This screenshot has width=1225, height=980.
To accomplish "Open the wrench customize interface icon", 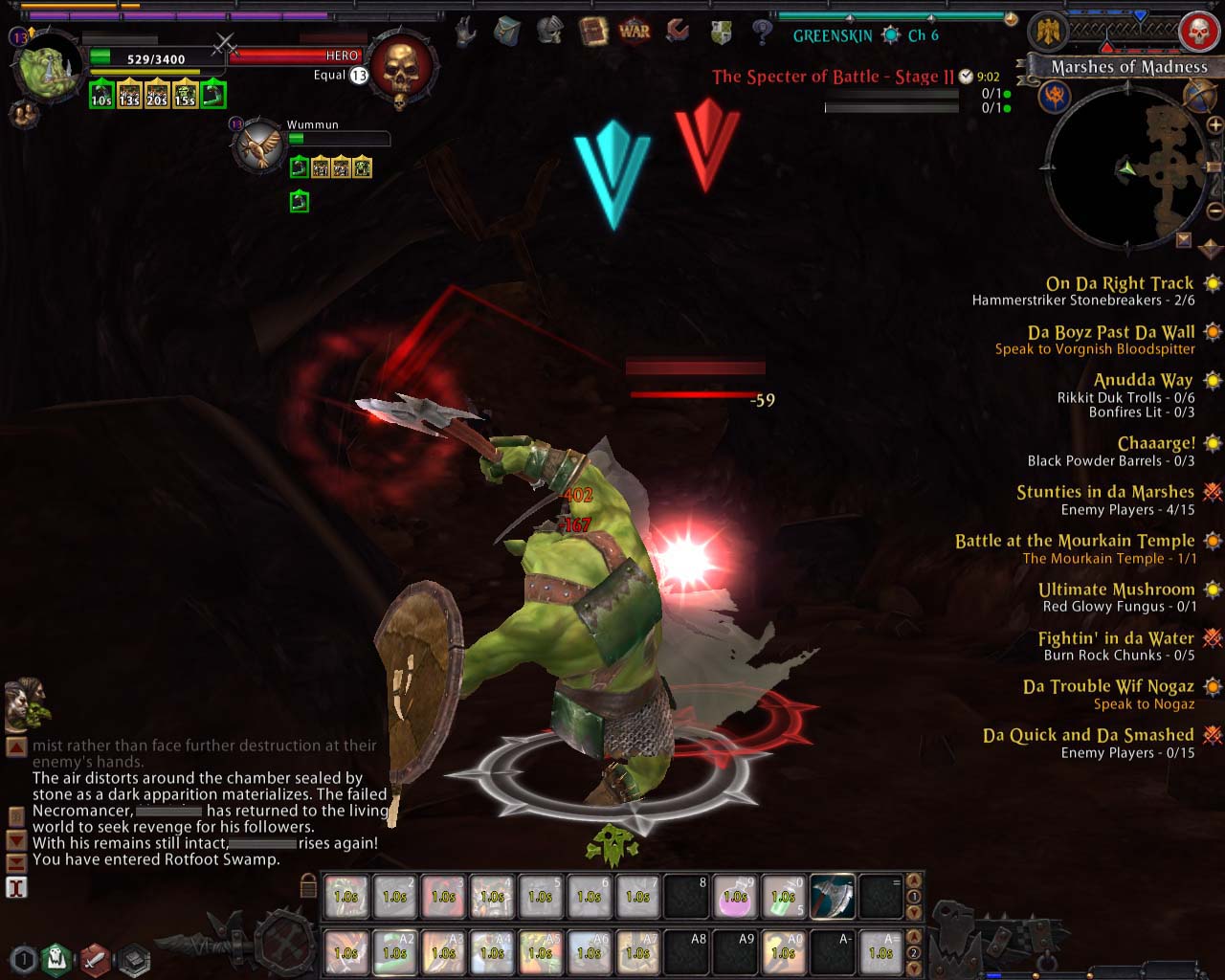I will pyautogui.click(x=679, y=32).
